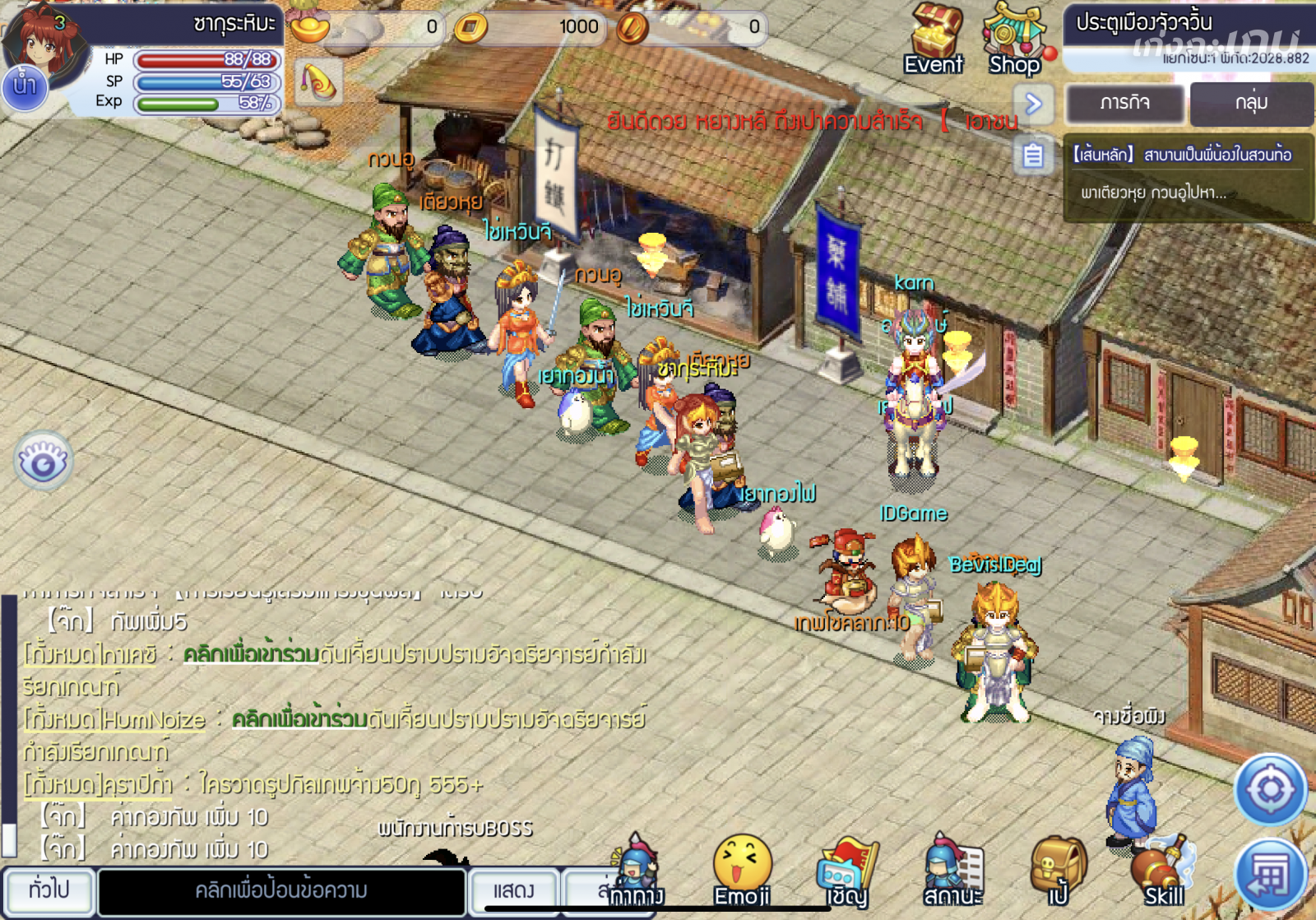
Task: Click the horn item icon below gold
Action: click(318, 82)
